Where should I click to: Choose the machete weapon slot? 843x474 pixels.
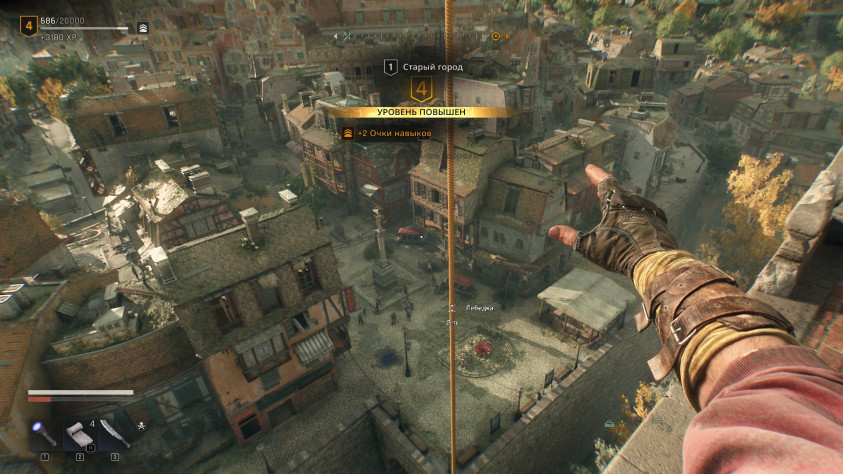[114, 434]
